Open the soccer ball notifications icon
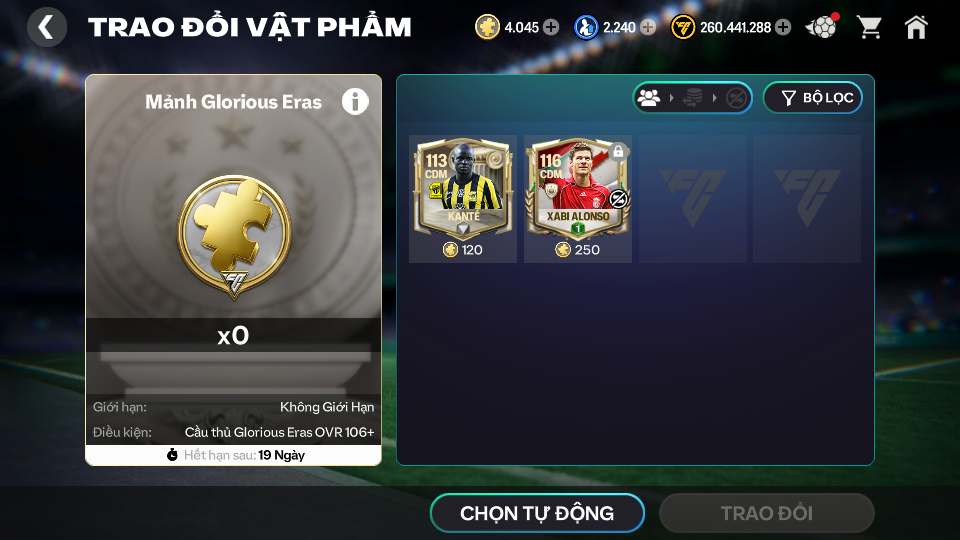The width and height of the screenshot is (960, 540). click(822, 27)
